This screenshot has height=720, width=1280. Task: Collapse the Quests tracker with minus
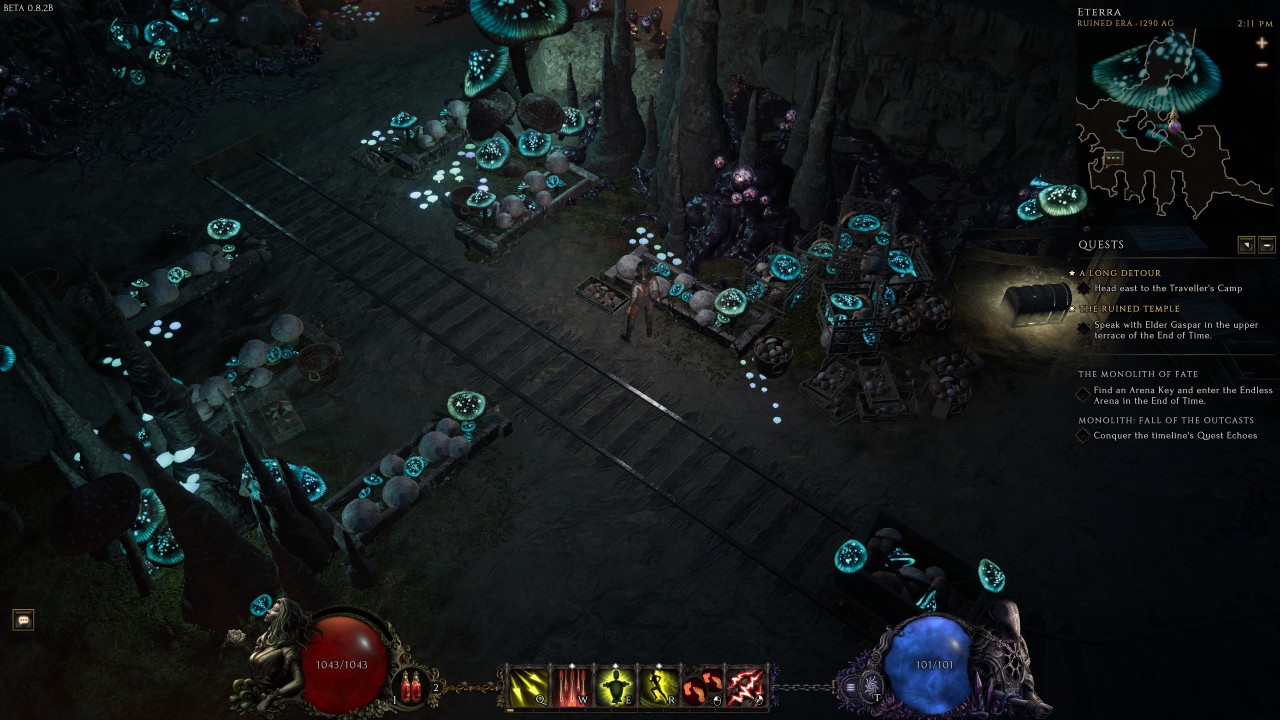[x=1266, y=245]
